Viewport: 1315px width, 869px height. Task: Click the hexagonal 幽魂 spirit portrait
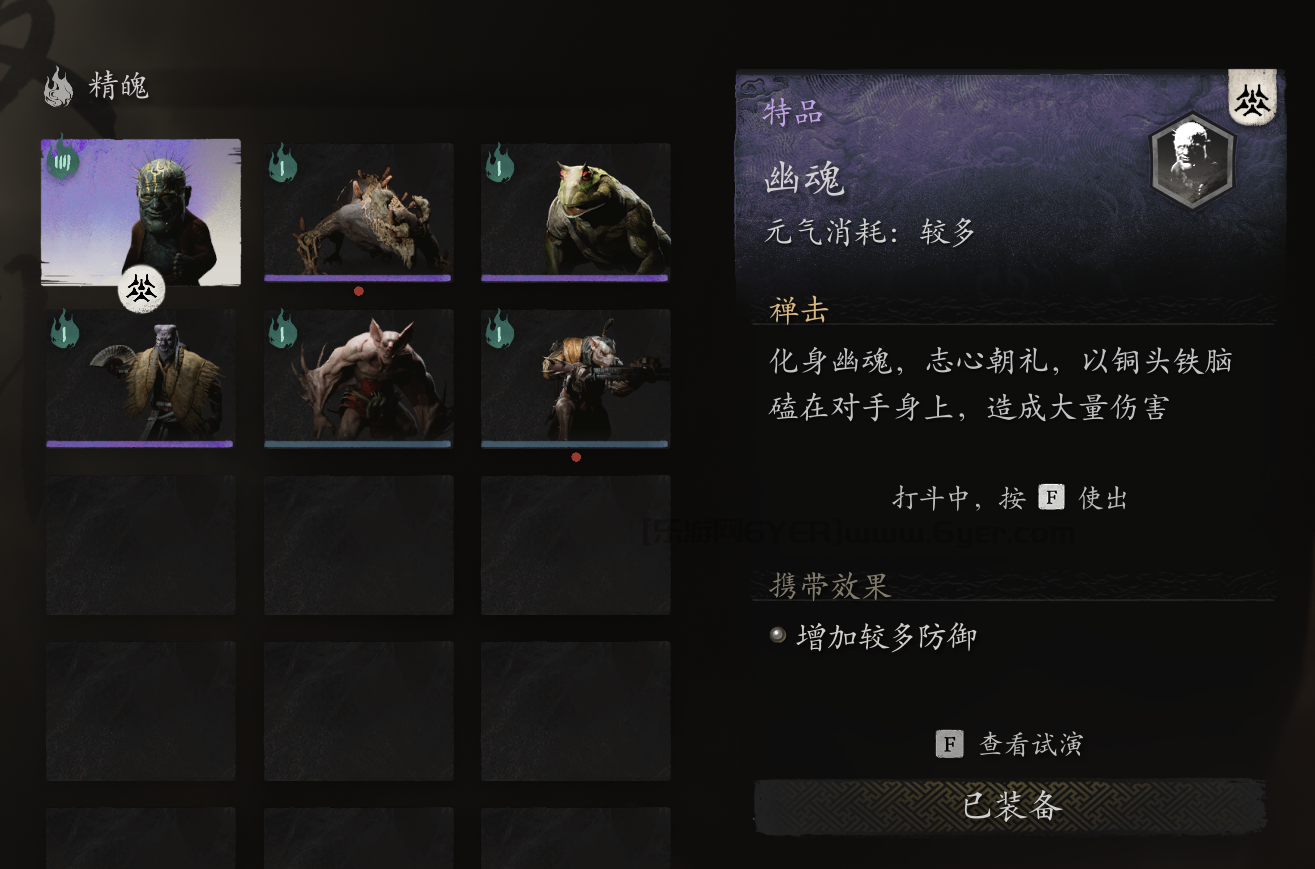[x=1192, y=162]
